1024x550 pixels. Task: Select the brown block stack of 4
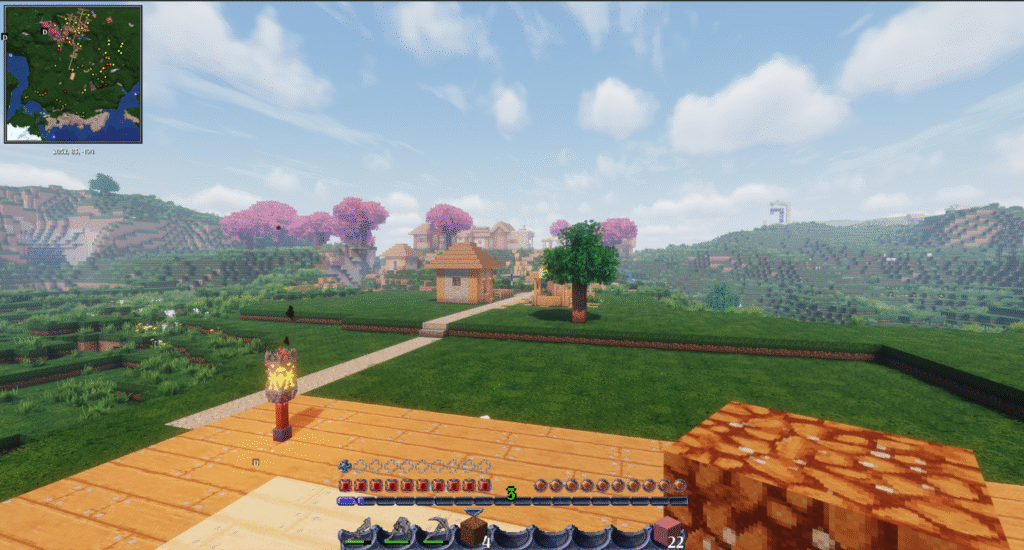pos(474,531)
